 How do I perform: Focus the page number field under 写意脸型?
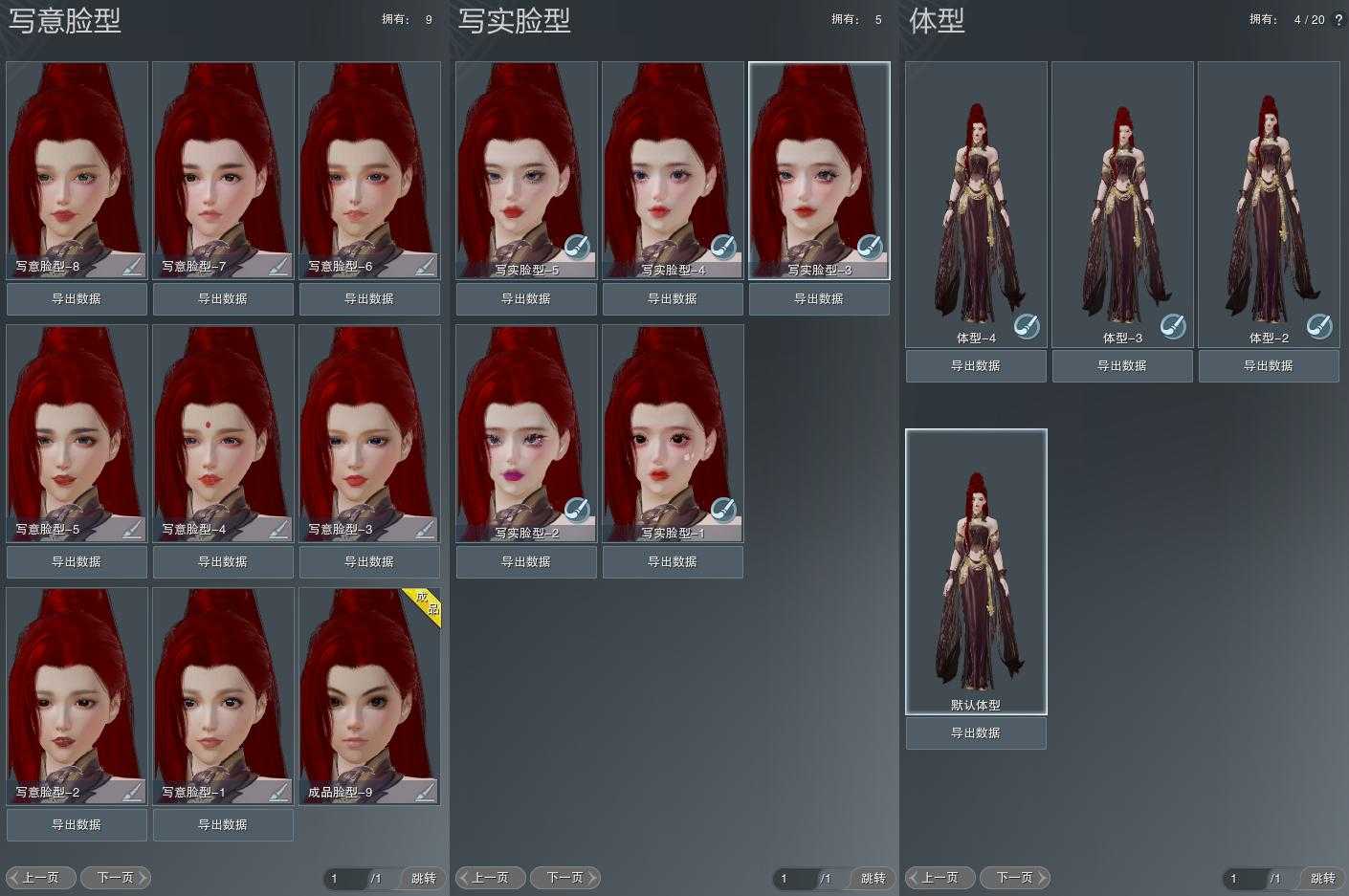pyautogui.click(x=343, y=878)
